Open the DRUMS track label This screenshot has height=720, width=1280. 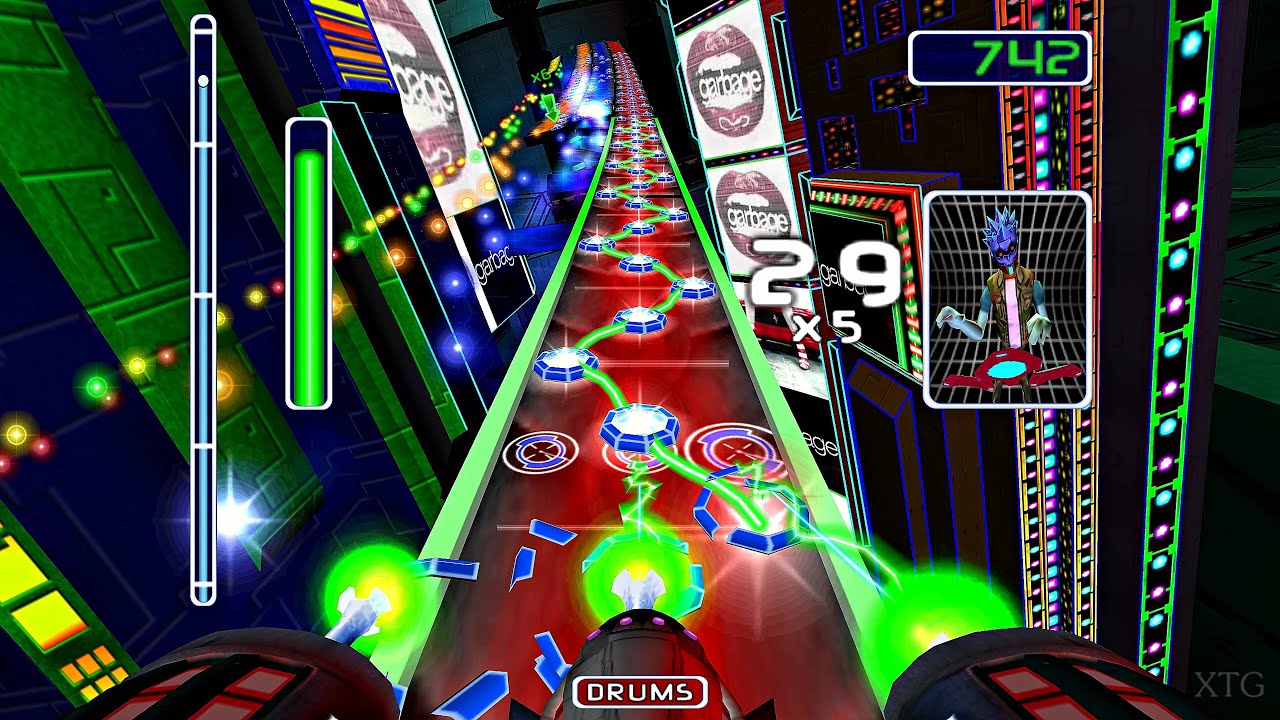pyautogui.click(x=639, y=689)
